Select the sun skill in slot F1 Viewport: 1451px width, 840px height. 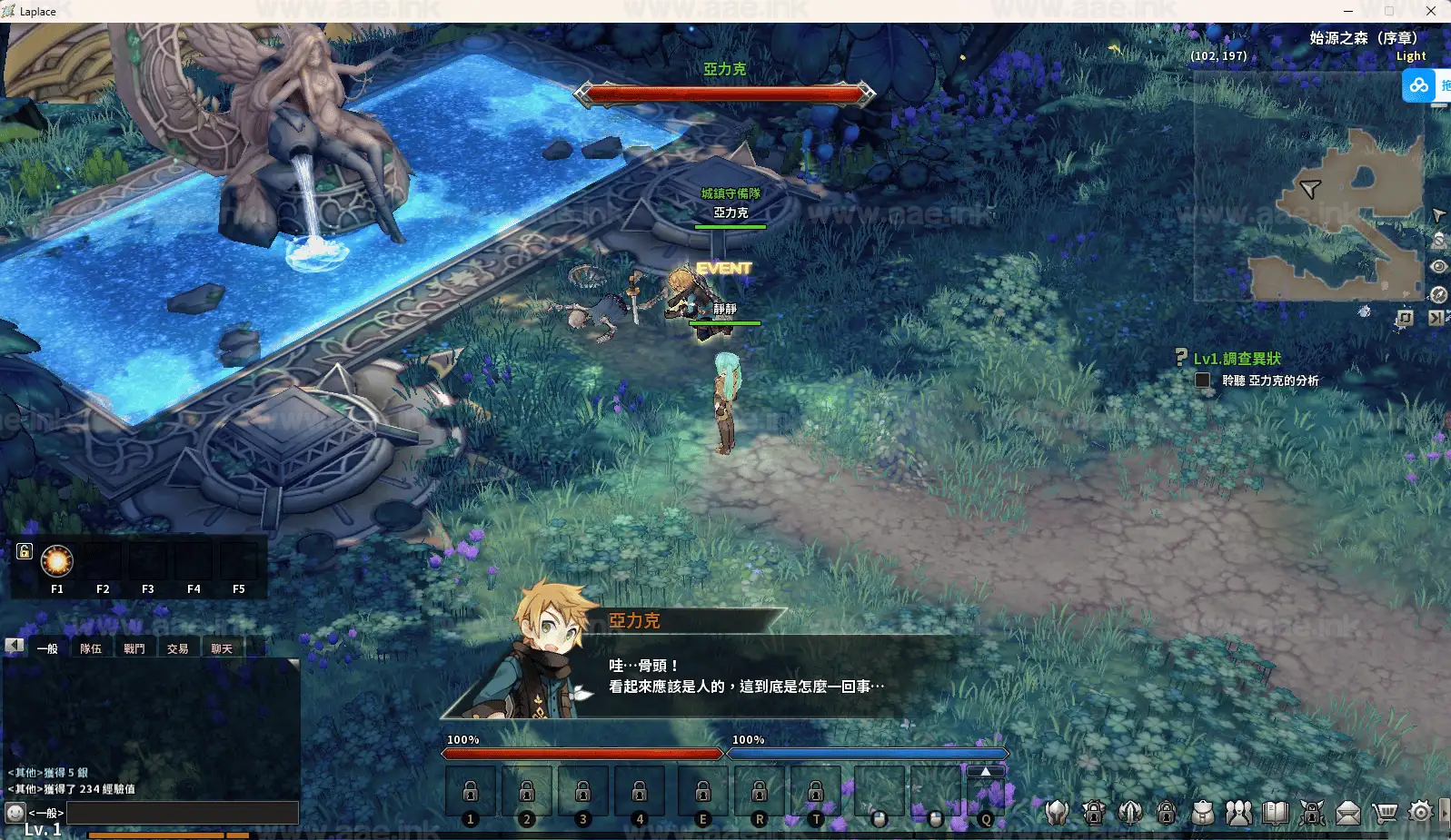(x=56, y=562)
